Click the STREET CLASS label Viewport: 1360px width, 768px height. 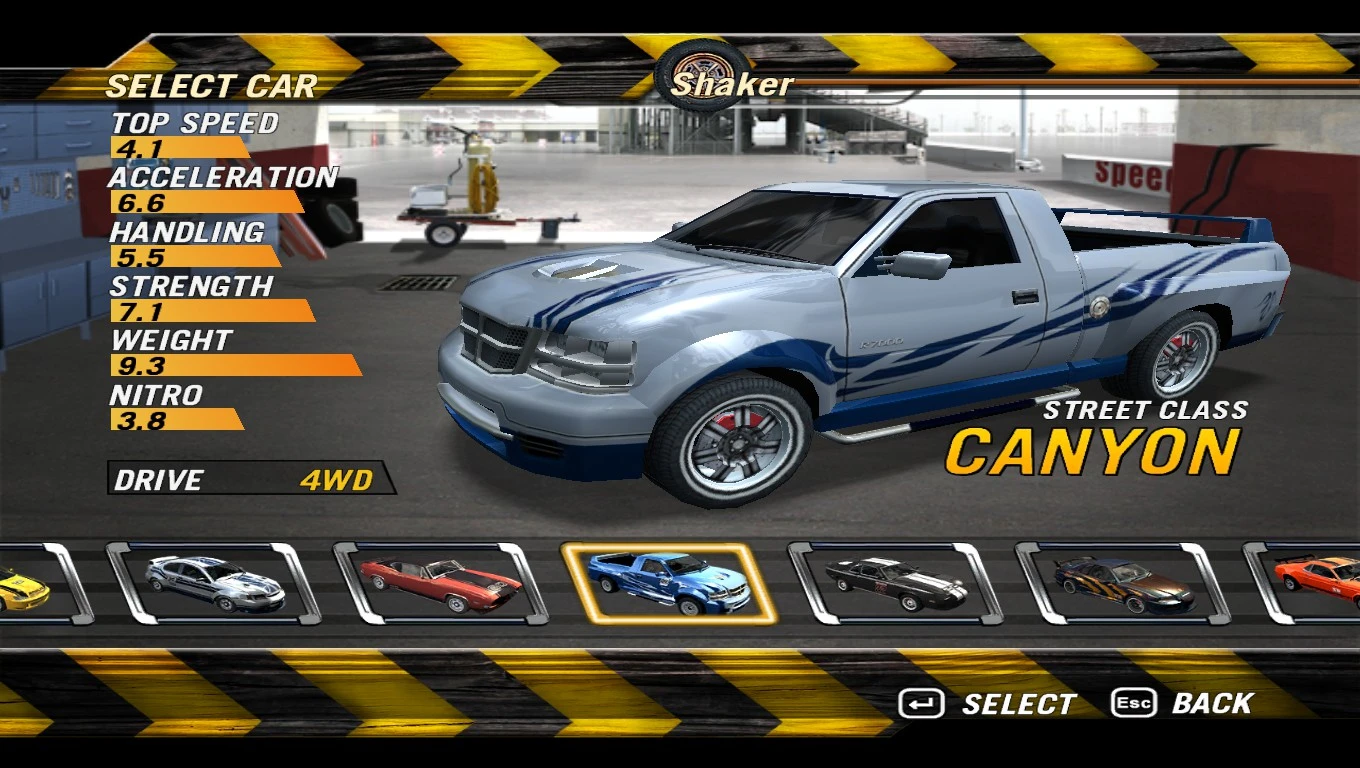point(1145,409)
